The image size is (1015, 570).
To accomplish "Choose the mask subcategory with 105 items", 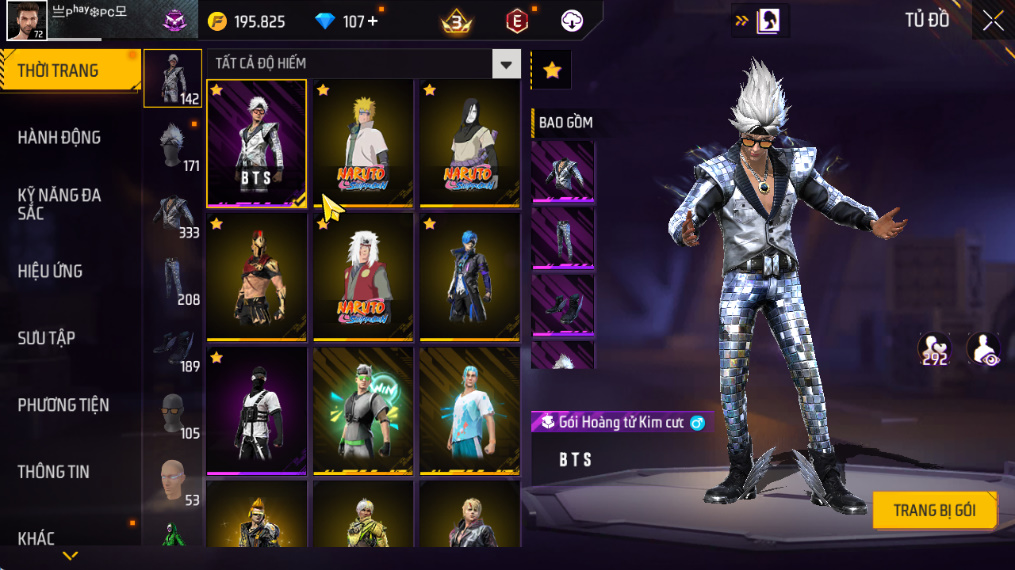I will (173, 412).
